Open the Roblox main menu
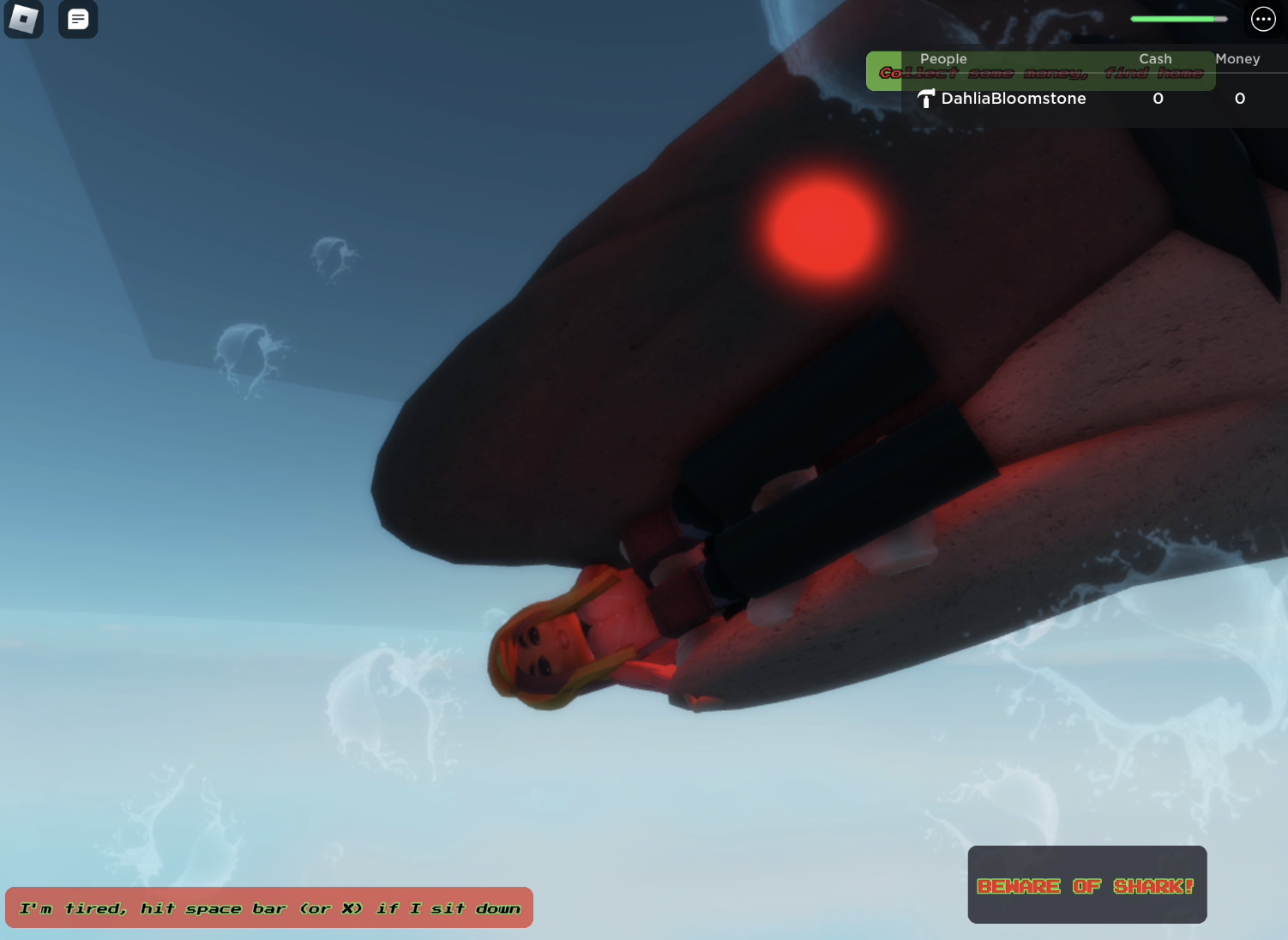Image resolution: width=1288 pixels, height=940 pixels. [23, 19]
